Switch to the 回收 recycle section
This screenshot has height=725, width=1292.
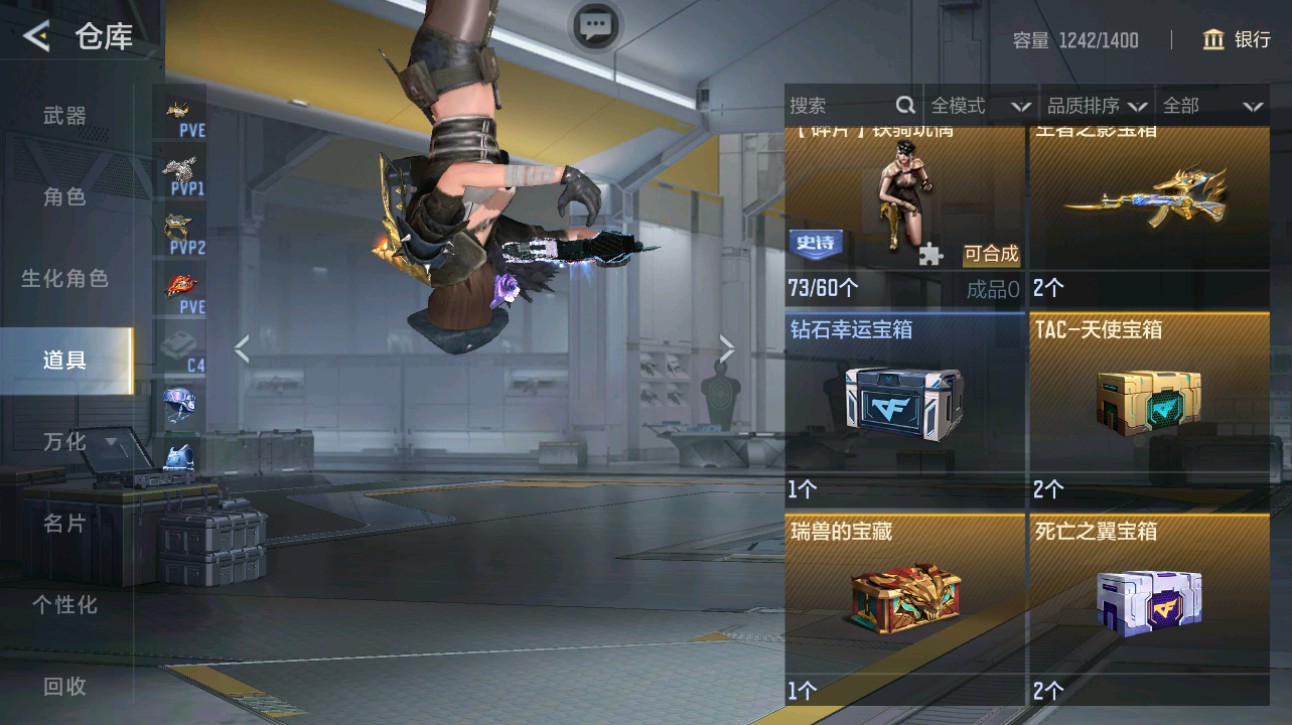click(60, 687)
